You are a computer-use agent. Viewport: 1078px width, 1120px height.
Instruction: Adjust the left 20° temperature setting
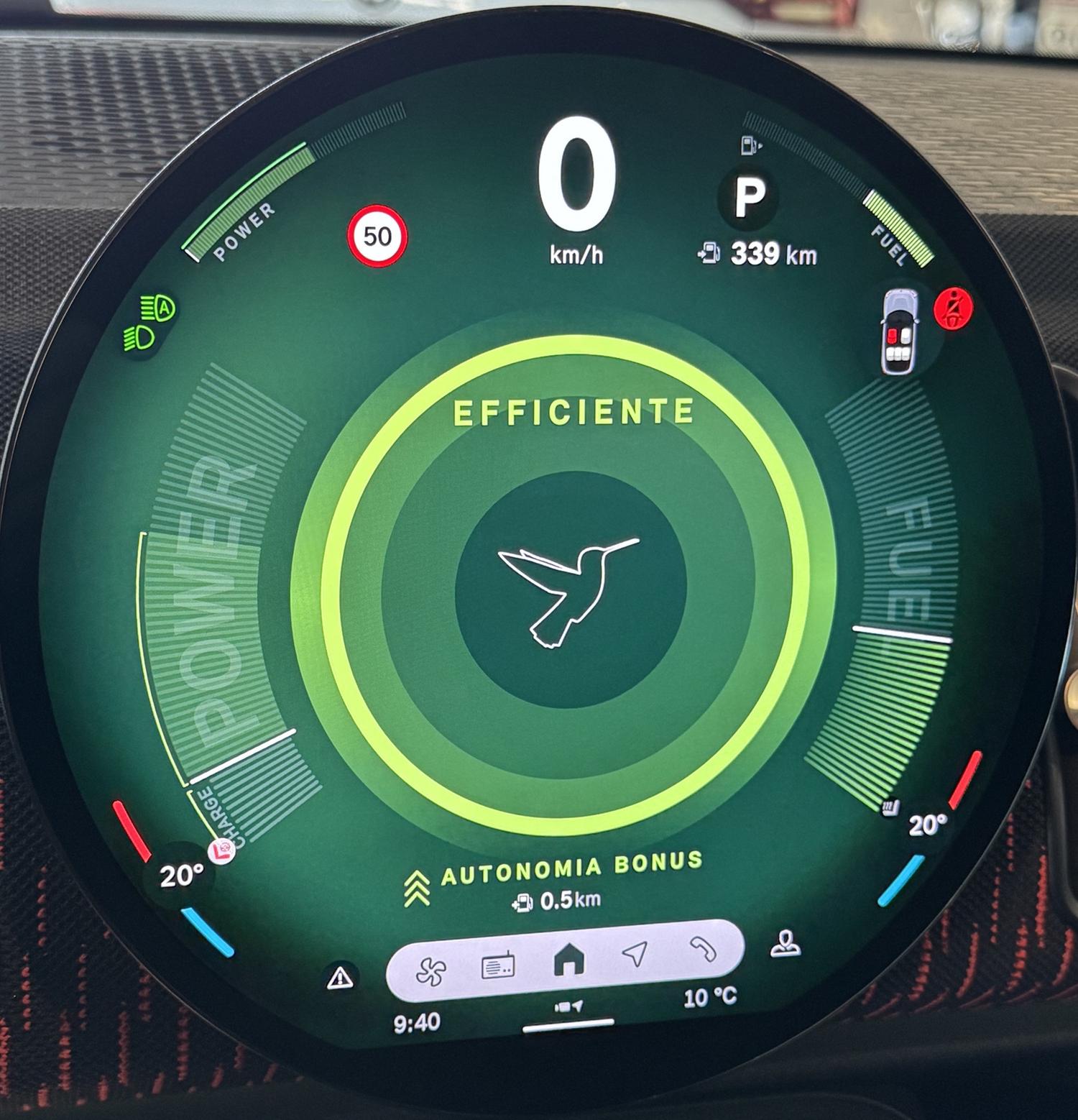point(180,876)
